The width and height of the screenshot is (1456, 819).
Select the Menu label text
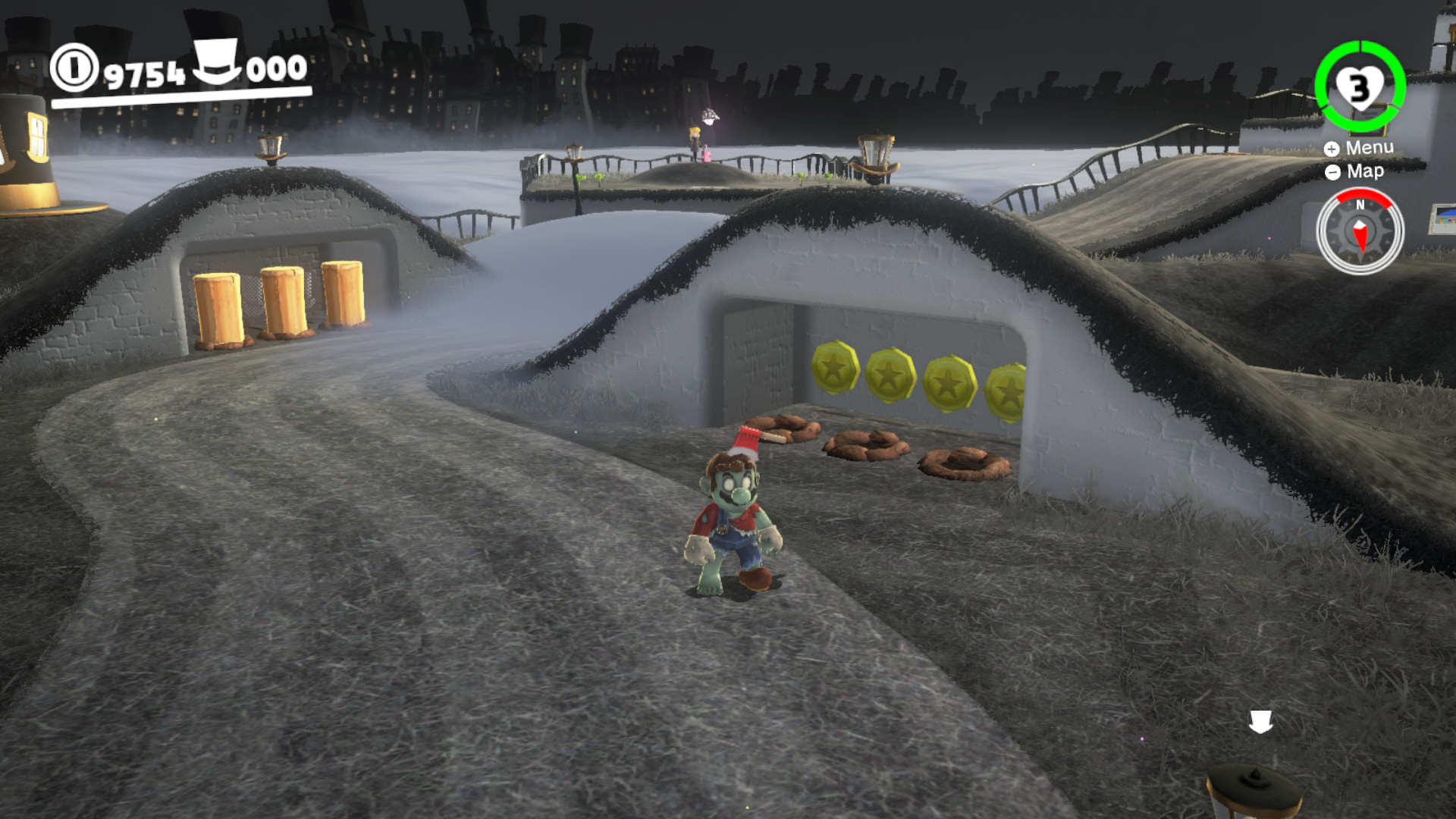click(1370, 149)
